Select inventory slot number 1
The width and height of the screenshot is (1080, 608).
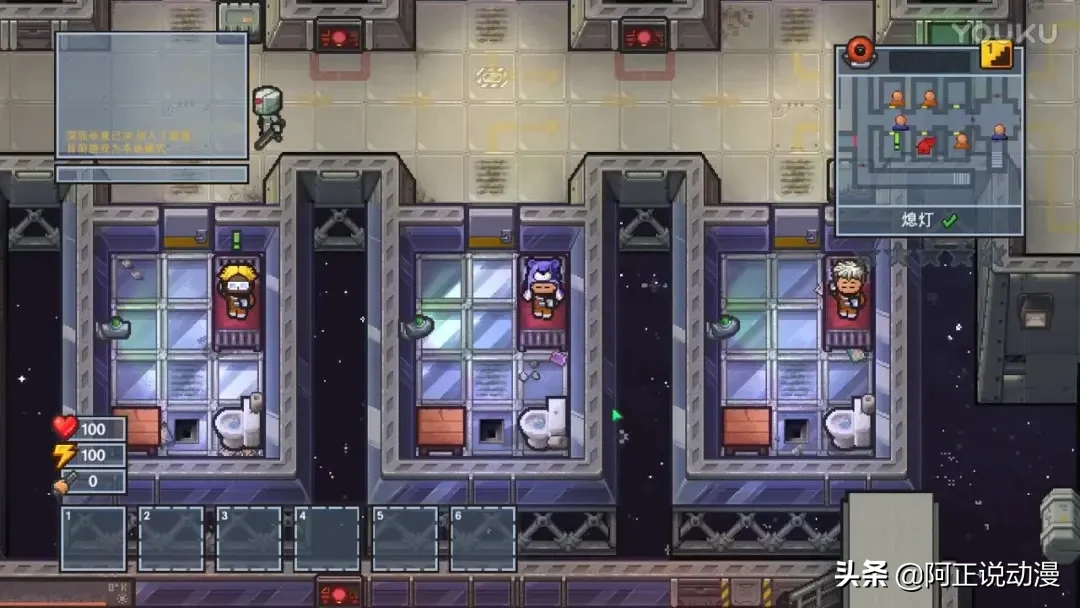[94, 539]
